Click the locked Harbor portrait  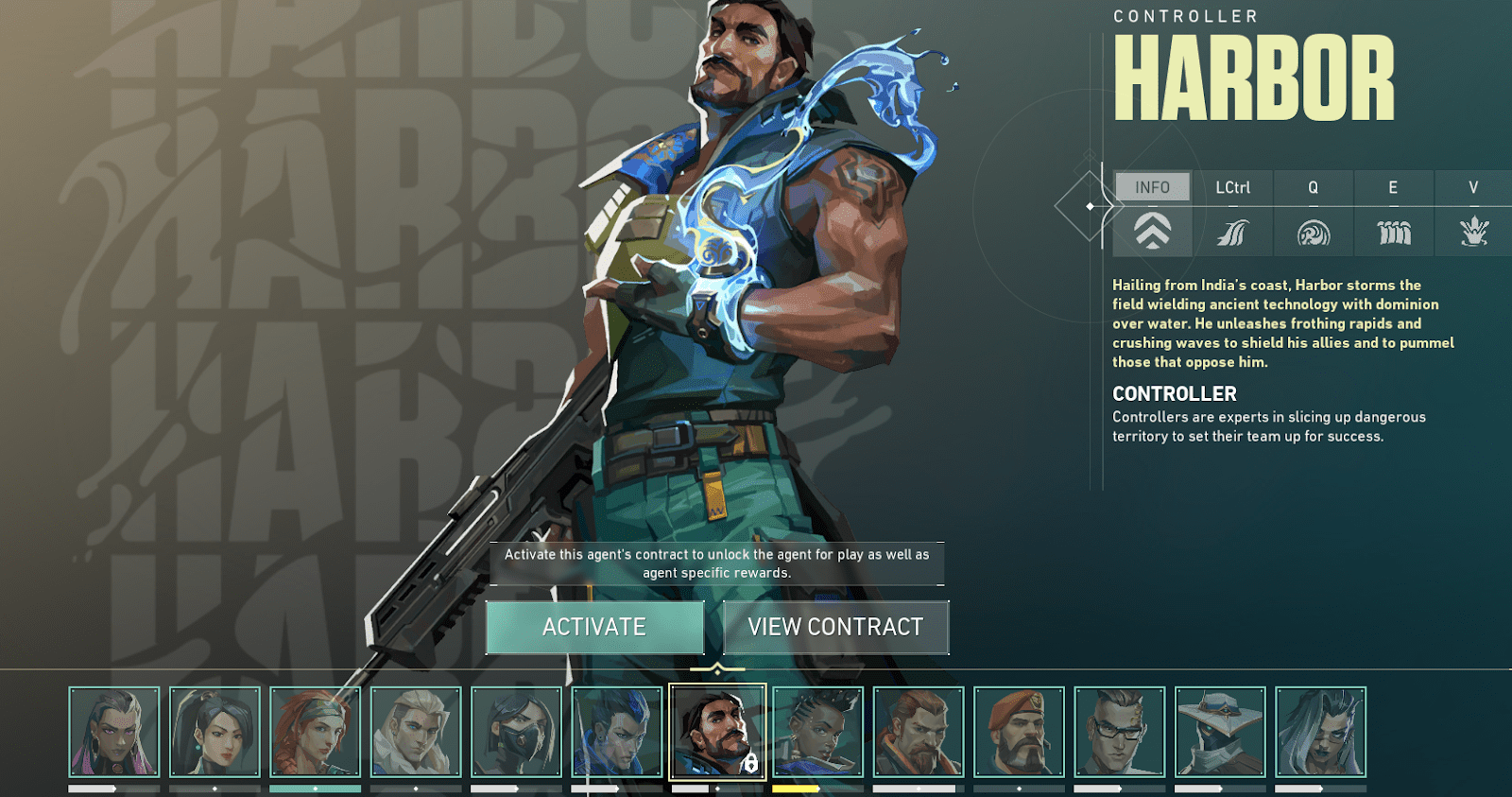[x=717, y=732]
